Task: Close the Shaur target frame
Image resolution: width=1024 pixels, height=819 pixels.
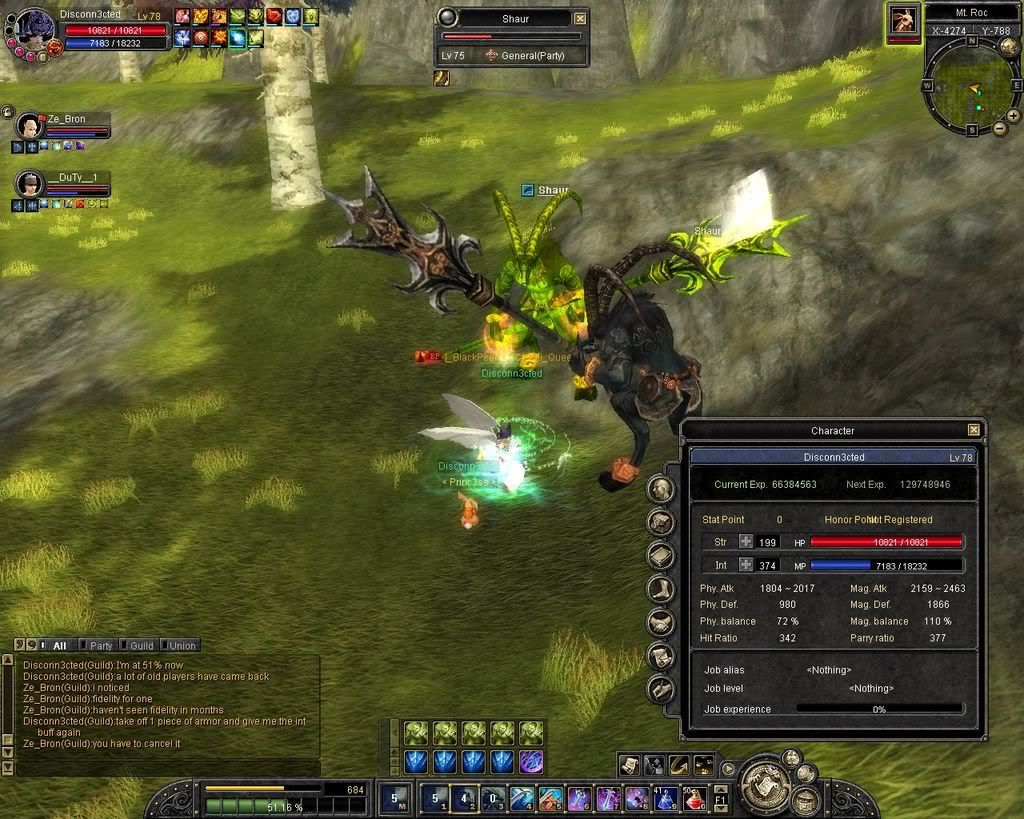Action: [580, 18]
